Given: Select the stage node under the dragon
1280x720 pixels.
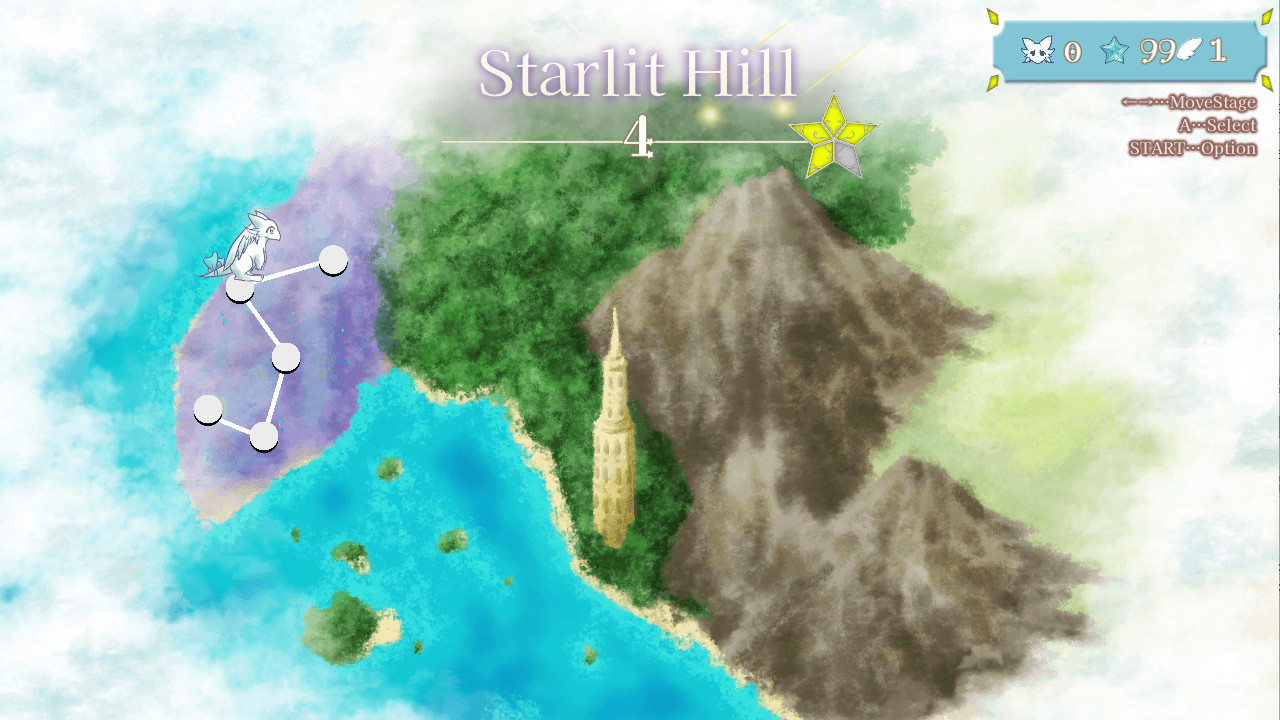Looking at the screenshot, I should 240,291.
